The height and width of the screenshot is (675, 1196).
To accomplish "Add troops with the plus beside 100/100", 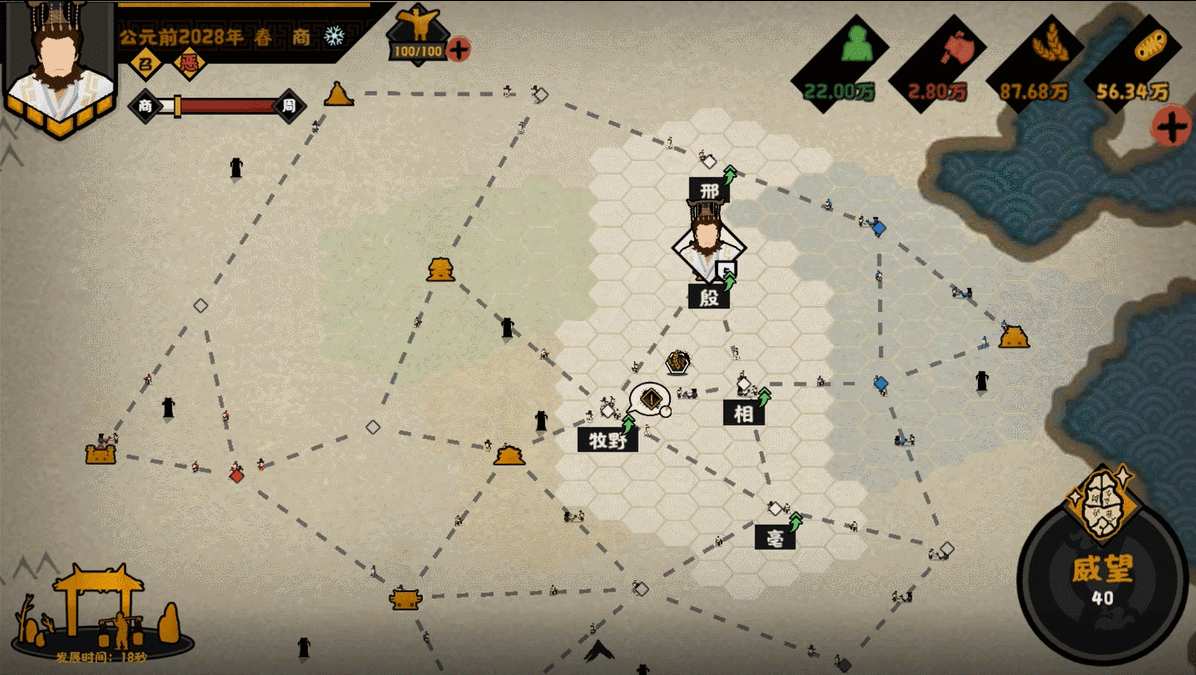I will (x=459, y=49).
